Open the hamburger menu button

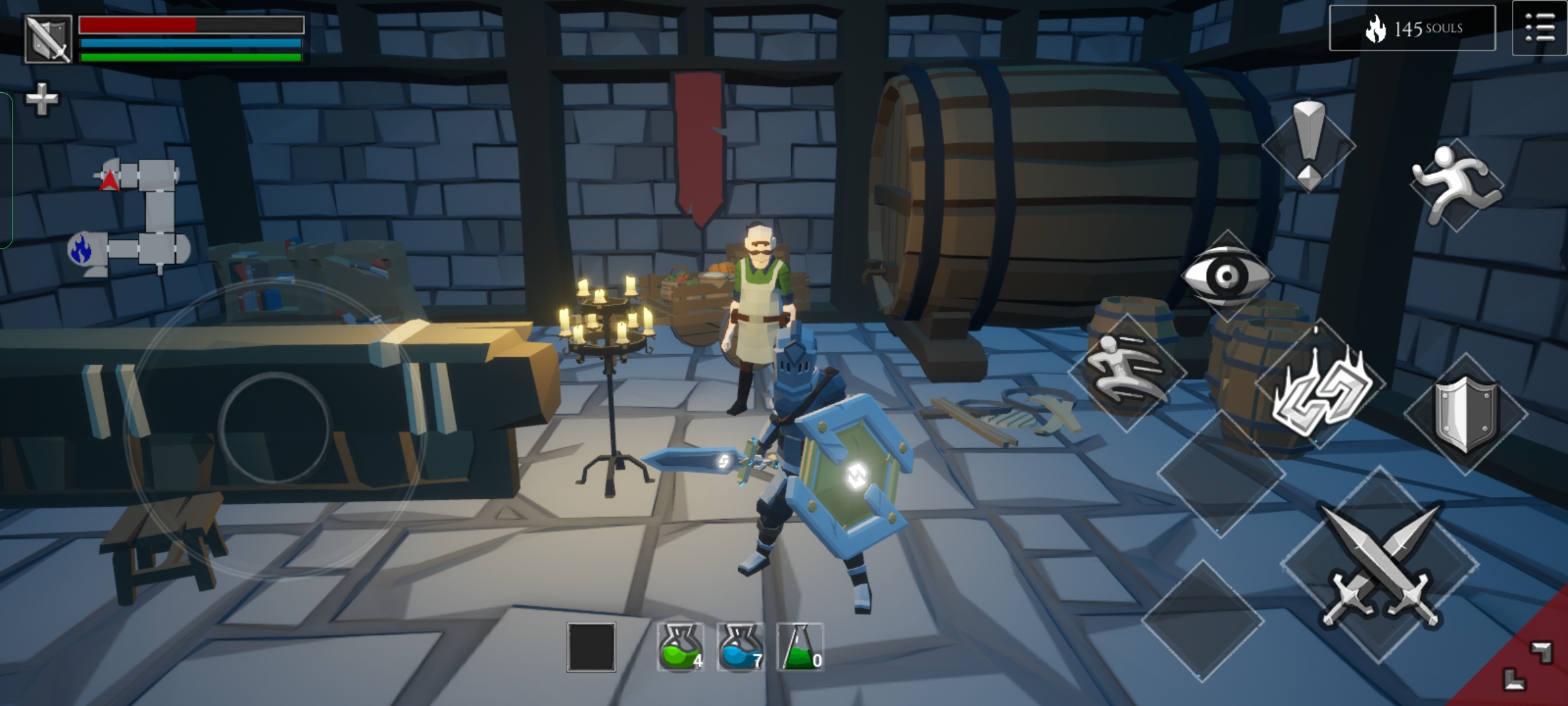[1539, 29]
